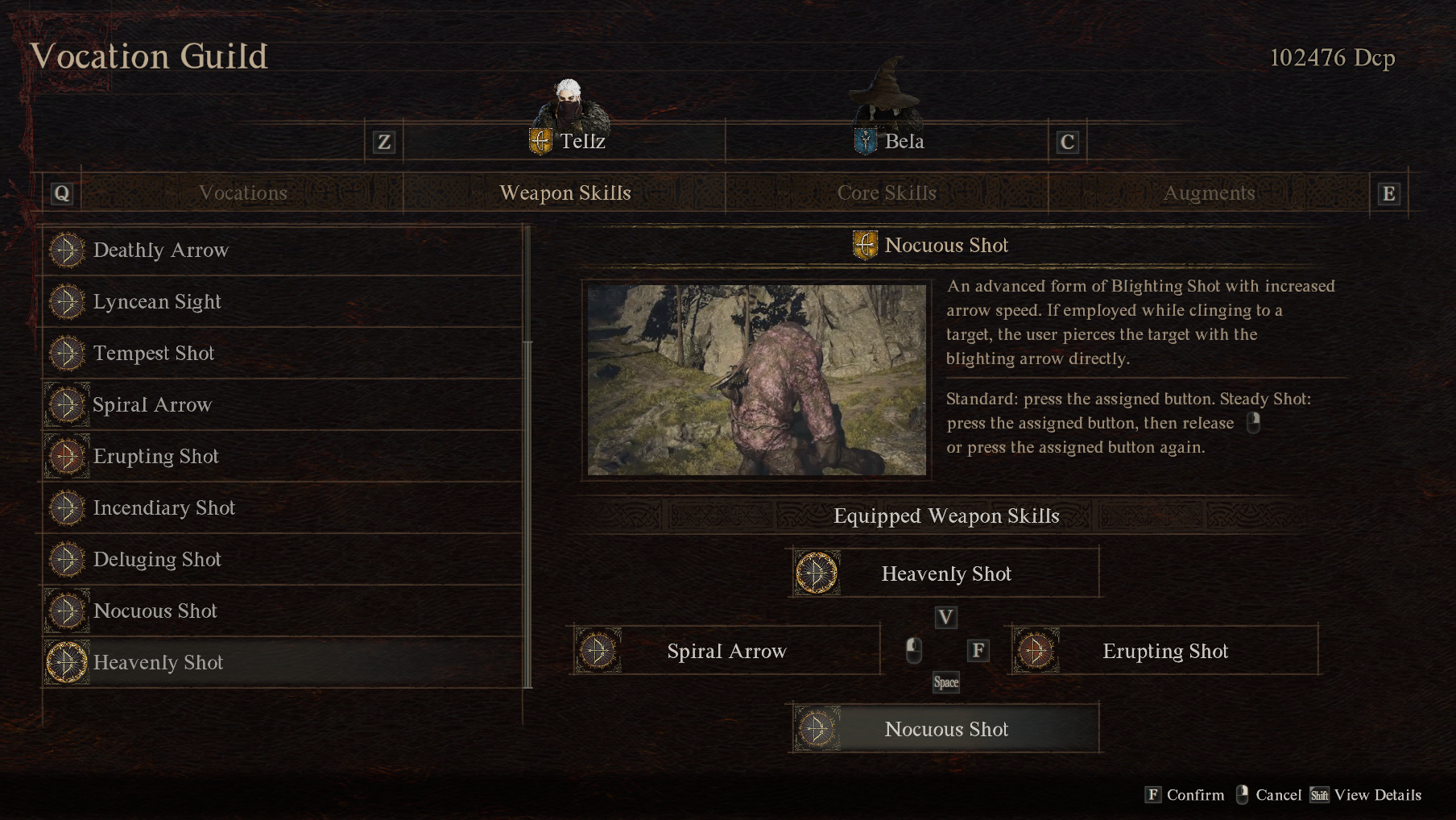Click the equipped Spiral Arrow slot

726,651
